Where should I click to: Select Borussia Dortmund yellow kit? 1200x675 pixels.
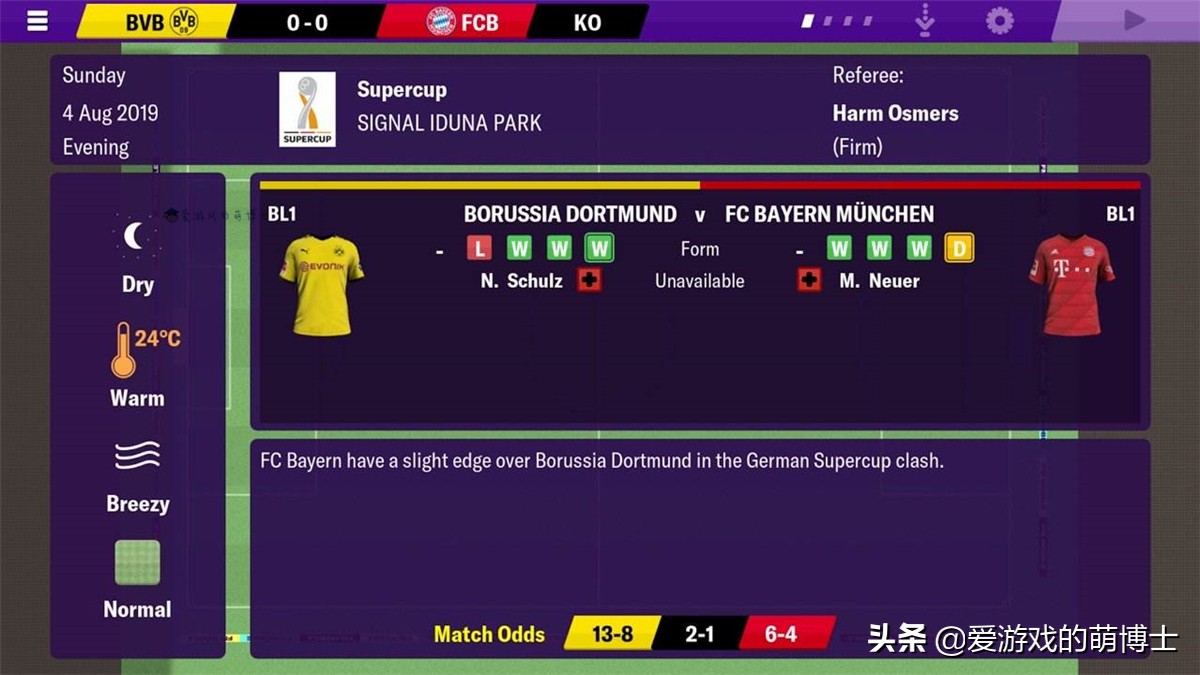pos(320,285)
